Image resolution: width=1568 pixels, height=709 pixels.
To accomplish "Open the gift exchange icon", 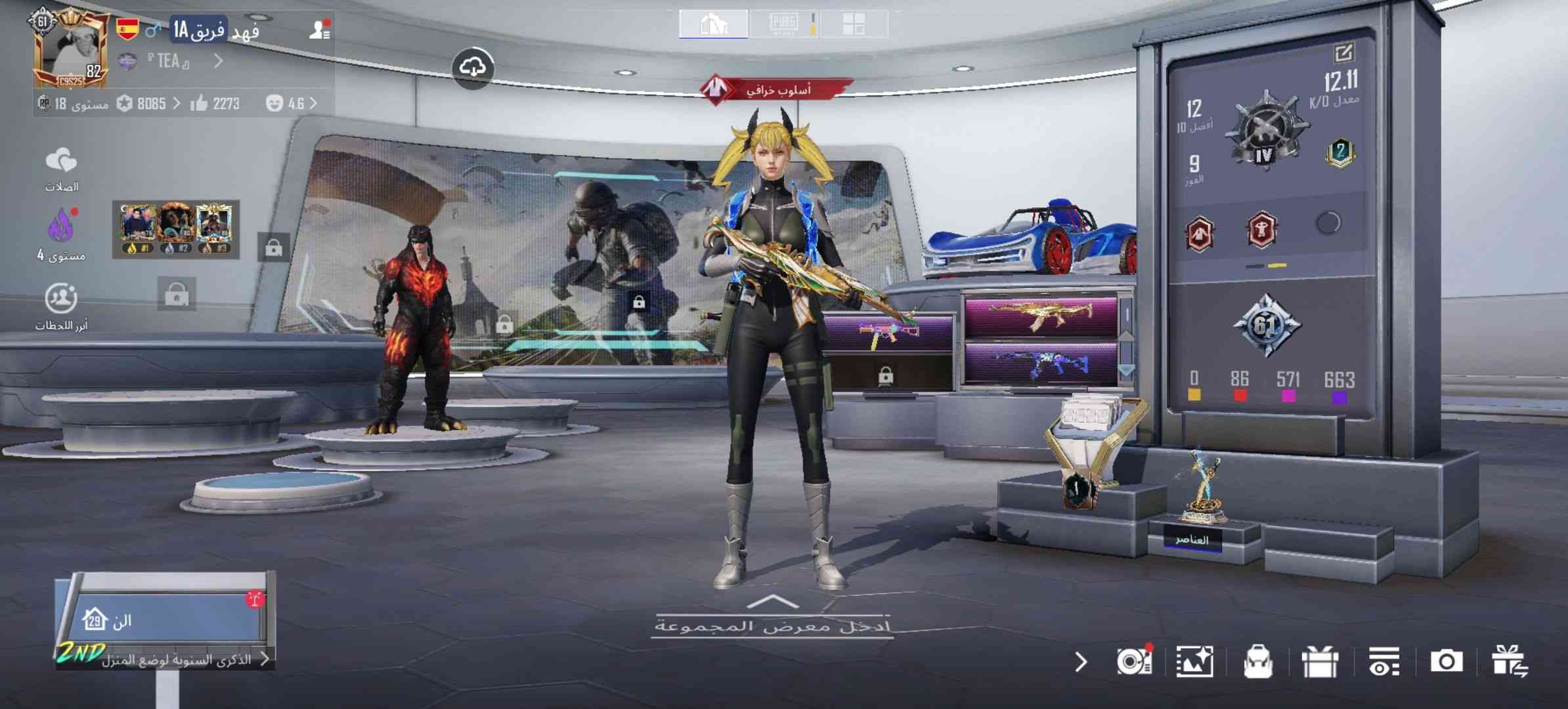I will point(1509,661).
